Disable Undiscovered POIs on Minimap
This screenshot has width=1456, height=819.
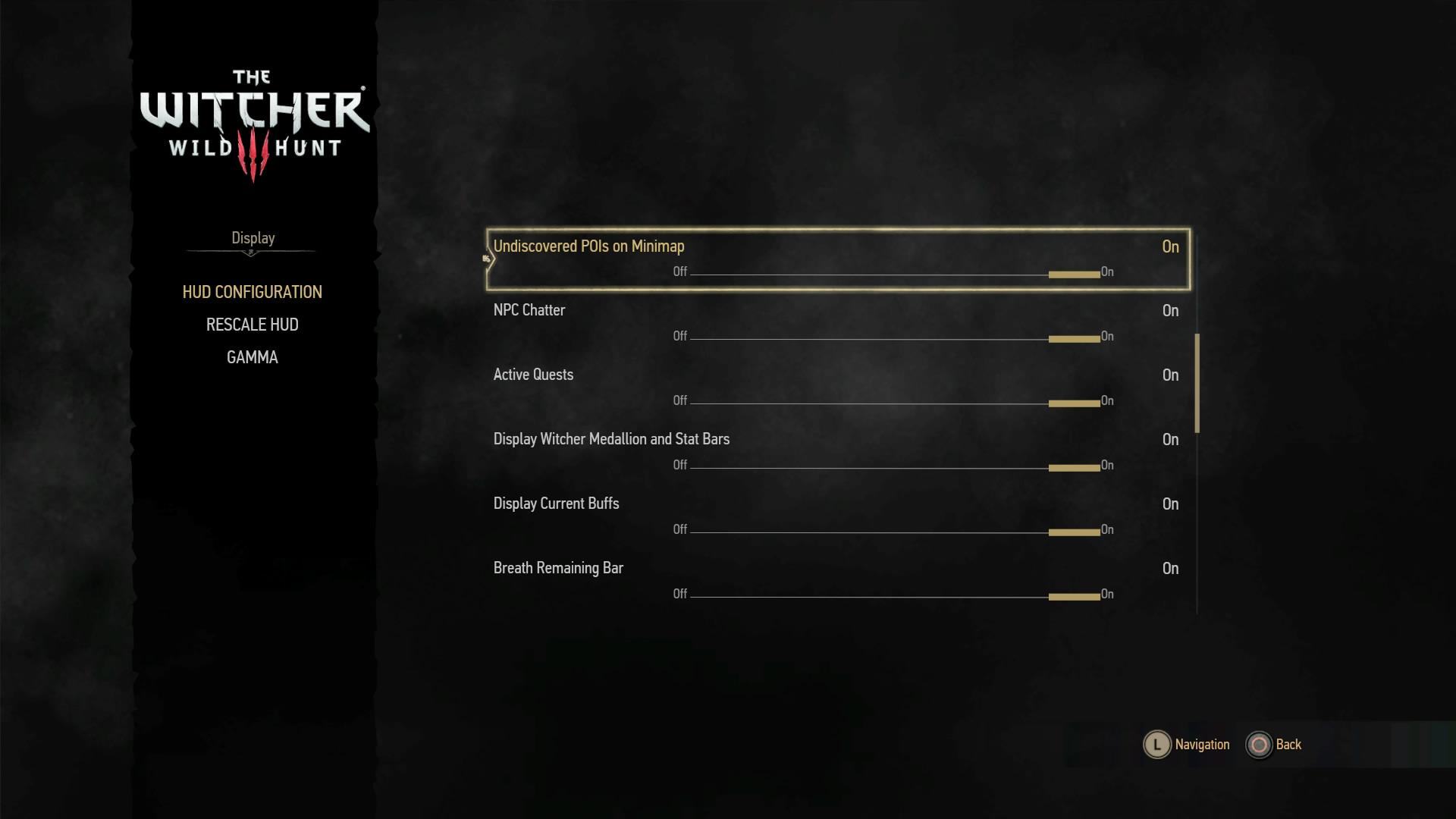680,271
